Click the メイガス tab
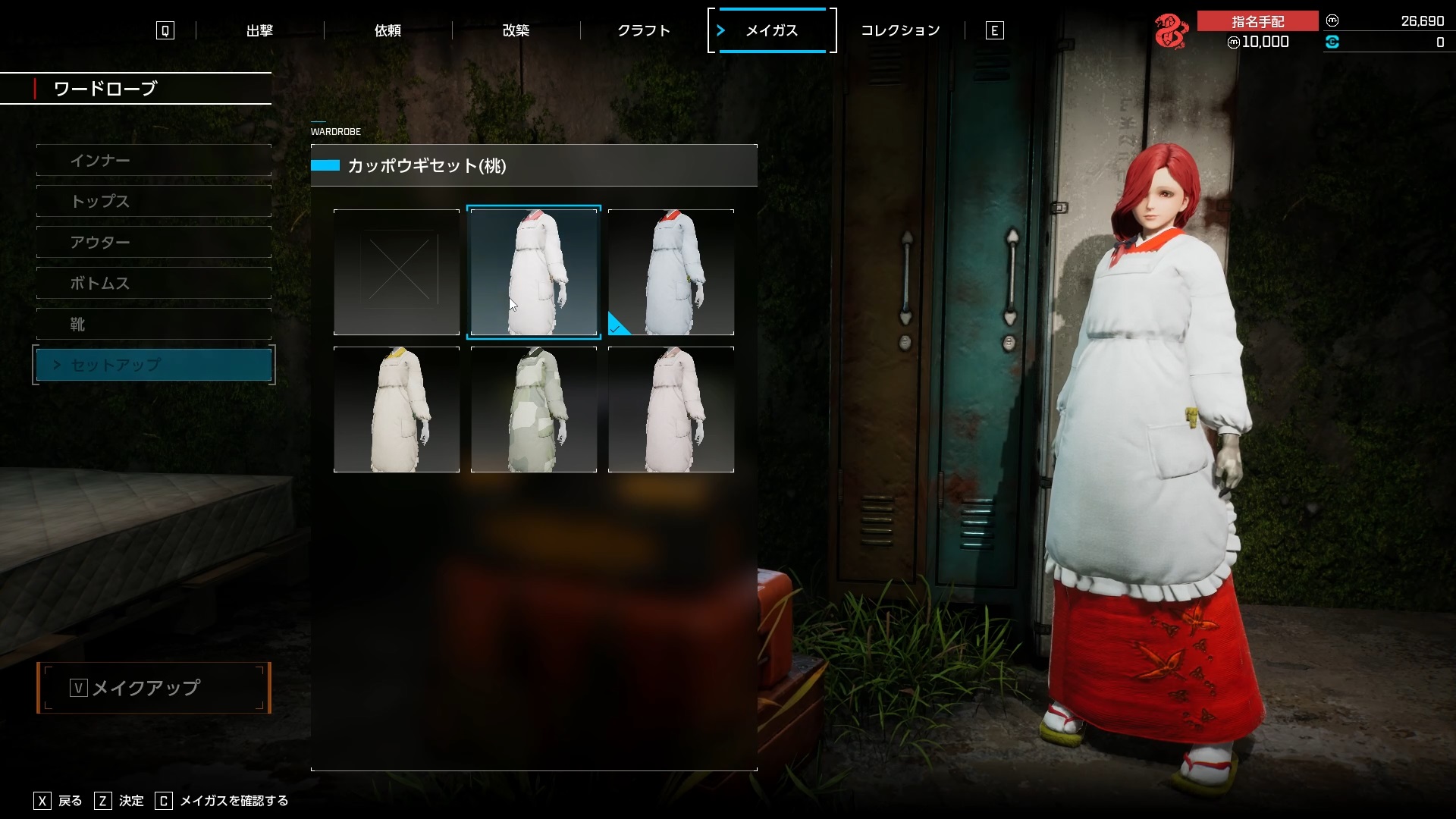This screenshot has height=819, width=1456. click(x=772, y=30)
